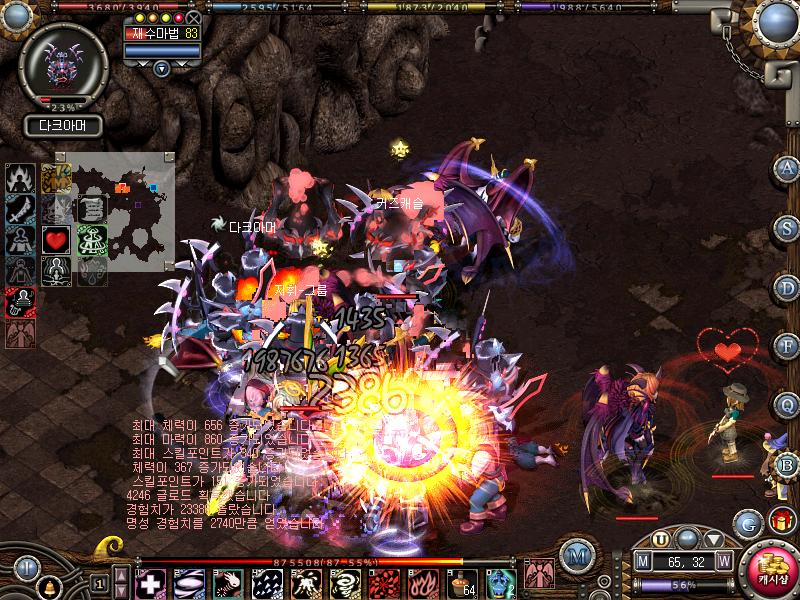Image resolution: width=800 pixels, height=600 pixels.
Task: Click the 다크아머 target name plate
Action: click(63, 126)
